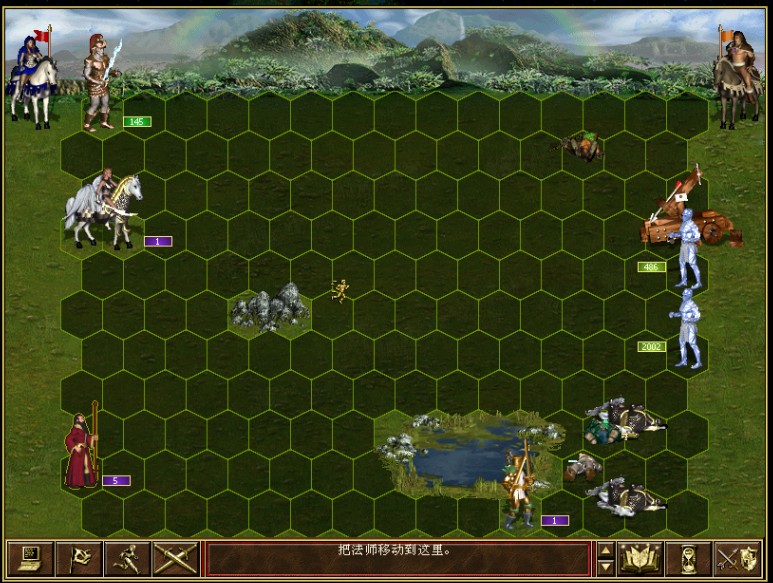Screen dimensions: 773x583
Task: Open the blue-flag hero's info on the left
Action: coord(31,78)
